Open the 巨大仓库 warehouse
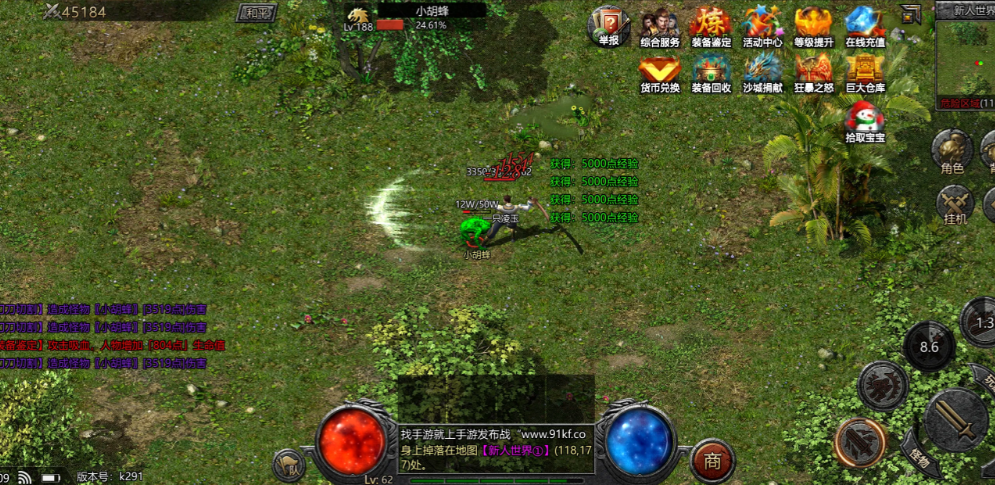Screen dimensions: 995x485 click(865, 70)
